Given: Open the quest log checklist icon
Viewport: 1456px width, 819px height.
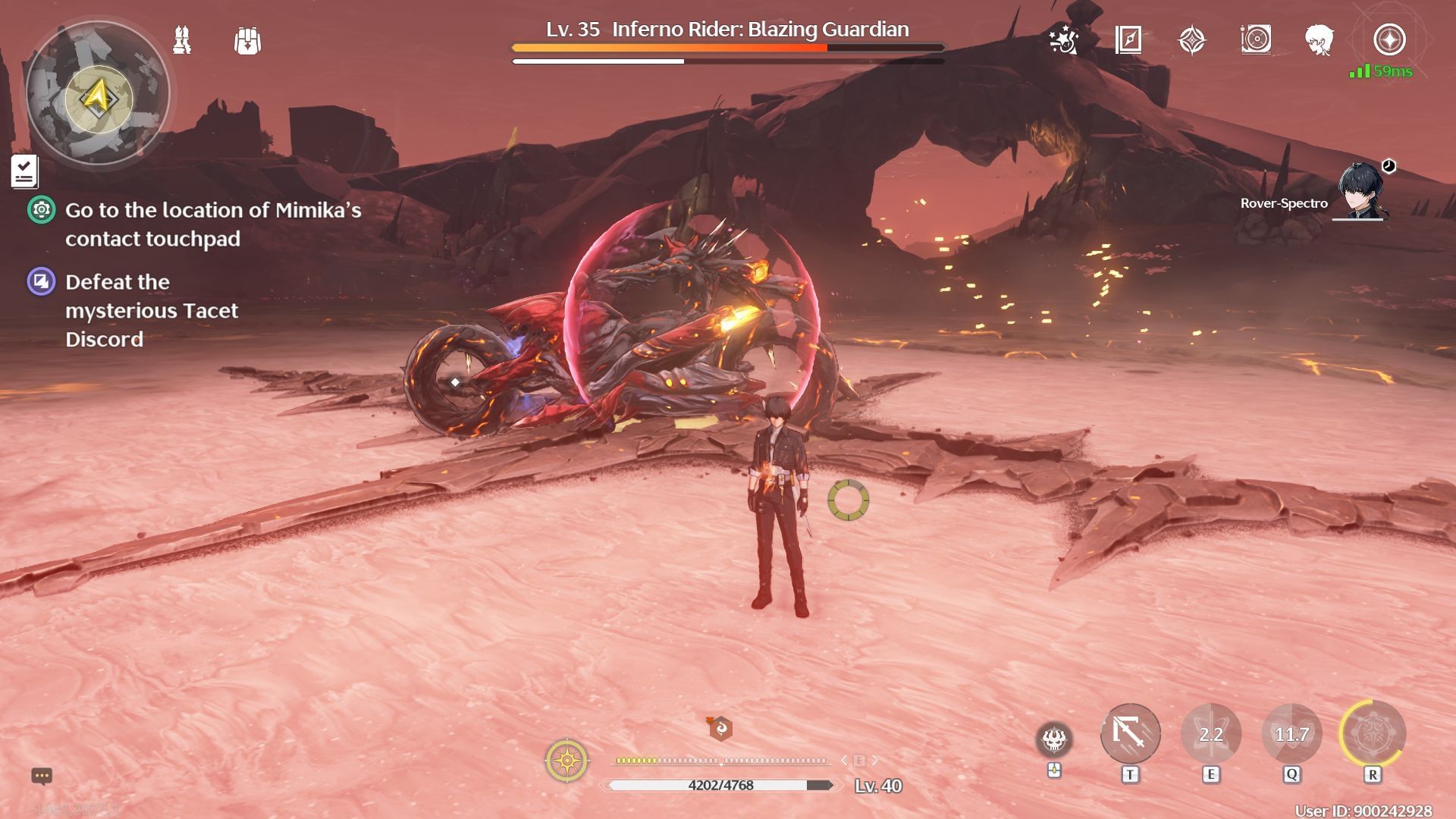Looking at the screenshot, I should coord(24,171).
